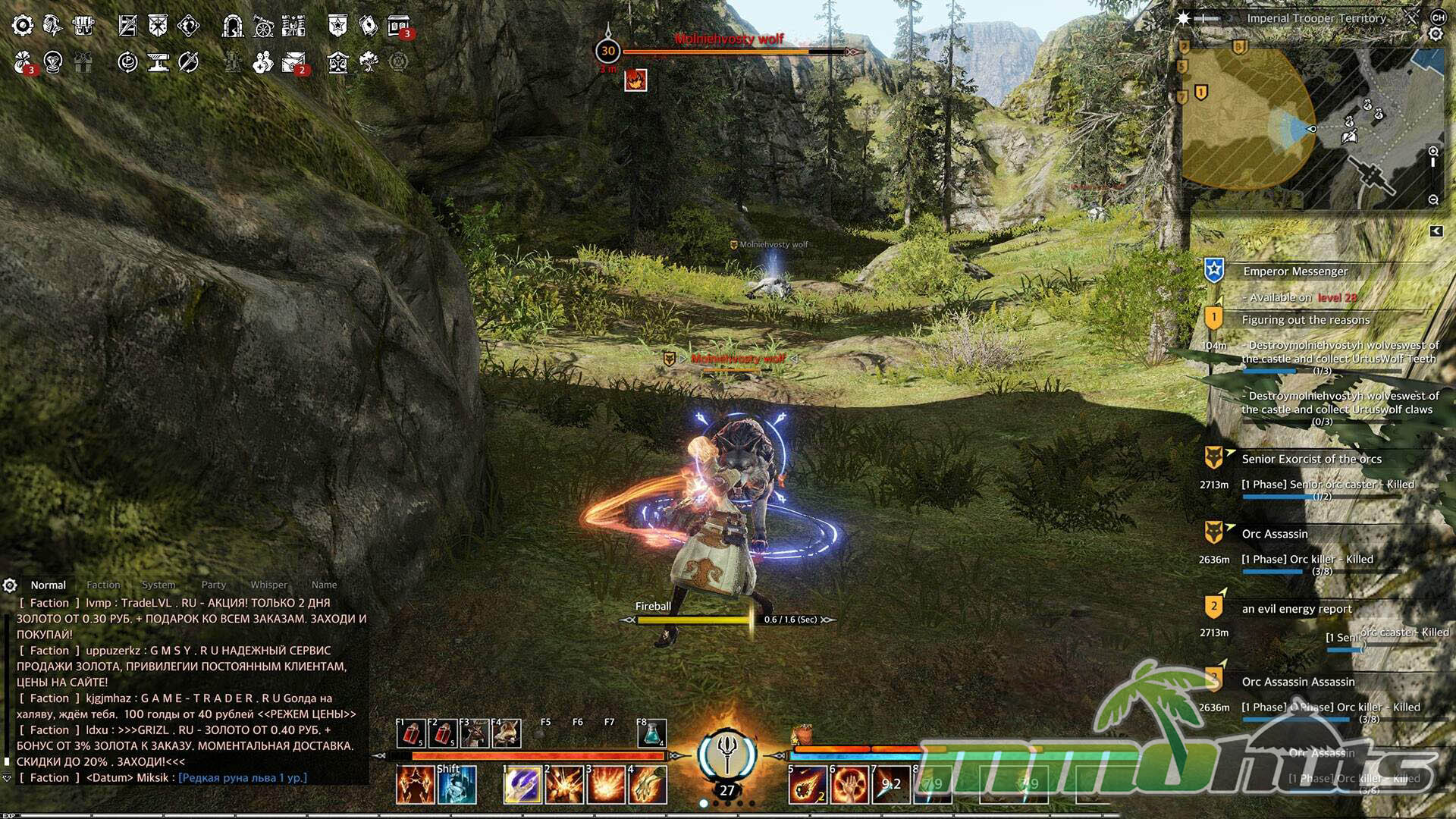Open the knight helmet character menu

[x=52, y=26]
